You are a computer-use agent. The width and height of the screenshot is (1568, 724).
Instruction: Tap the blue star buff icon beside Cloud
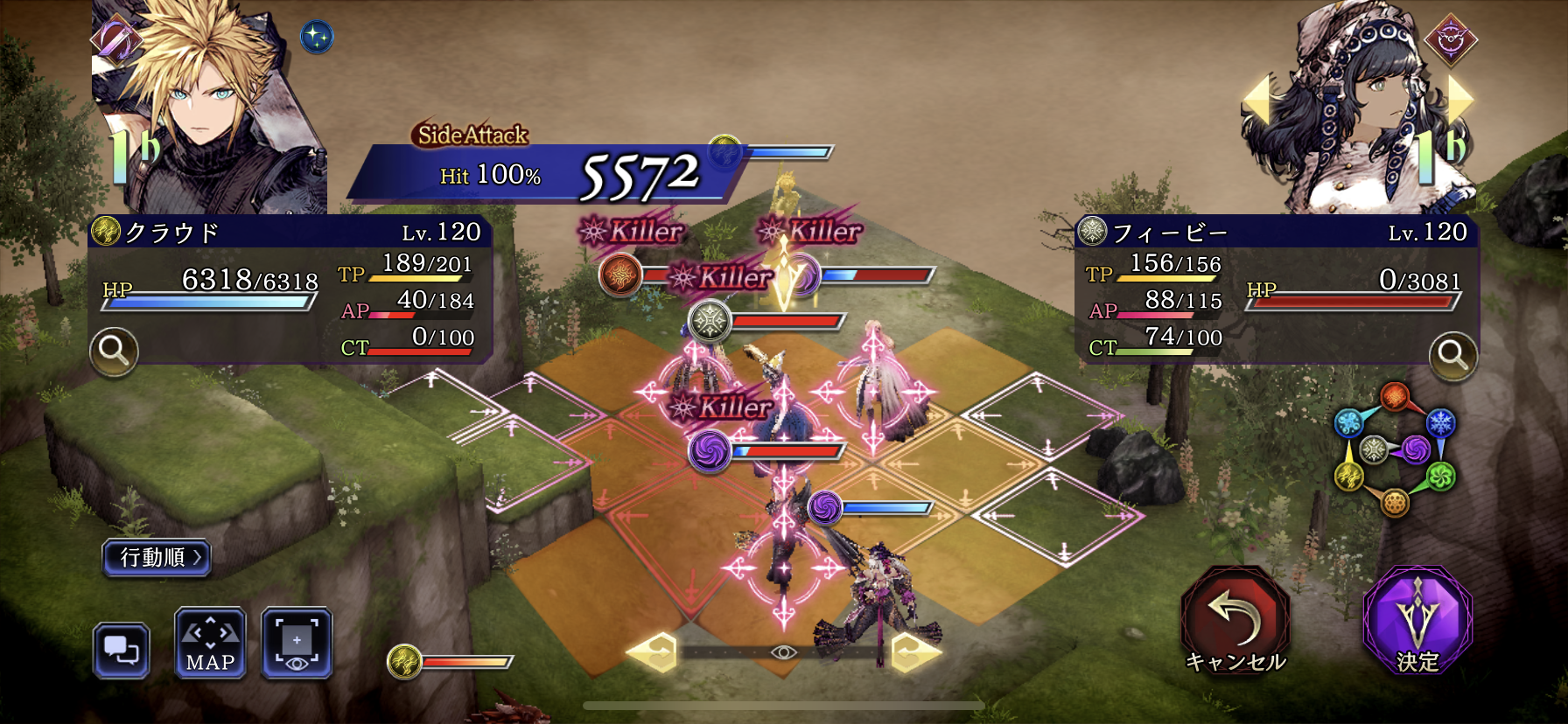pos(317,37)
